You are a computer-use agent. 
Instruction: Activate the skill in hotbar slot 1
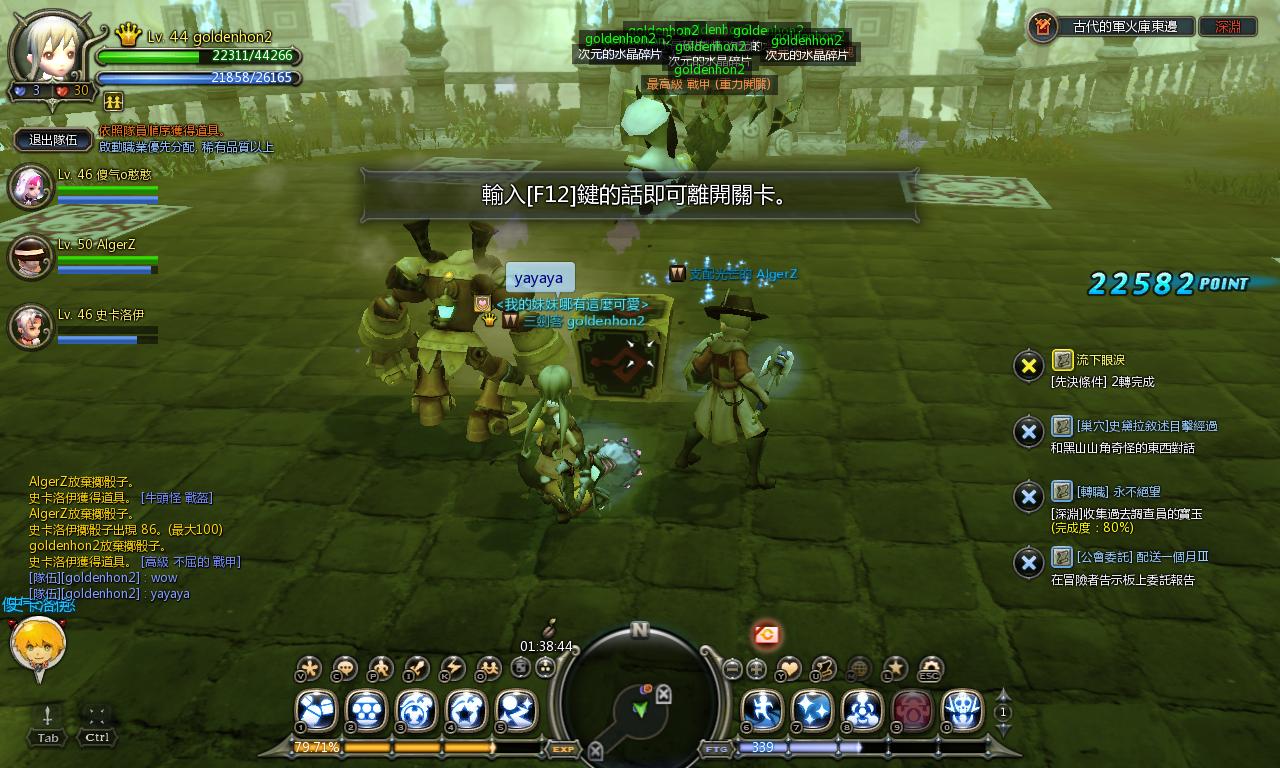coord(318,711)
